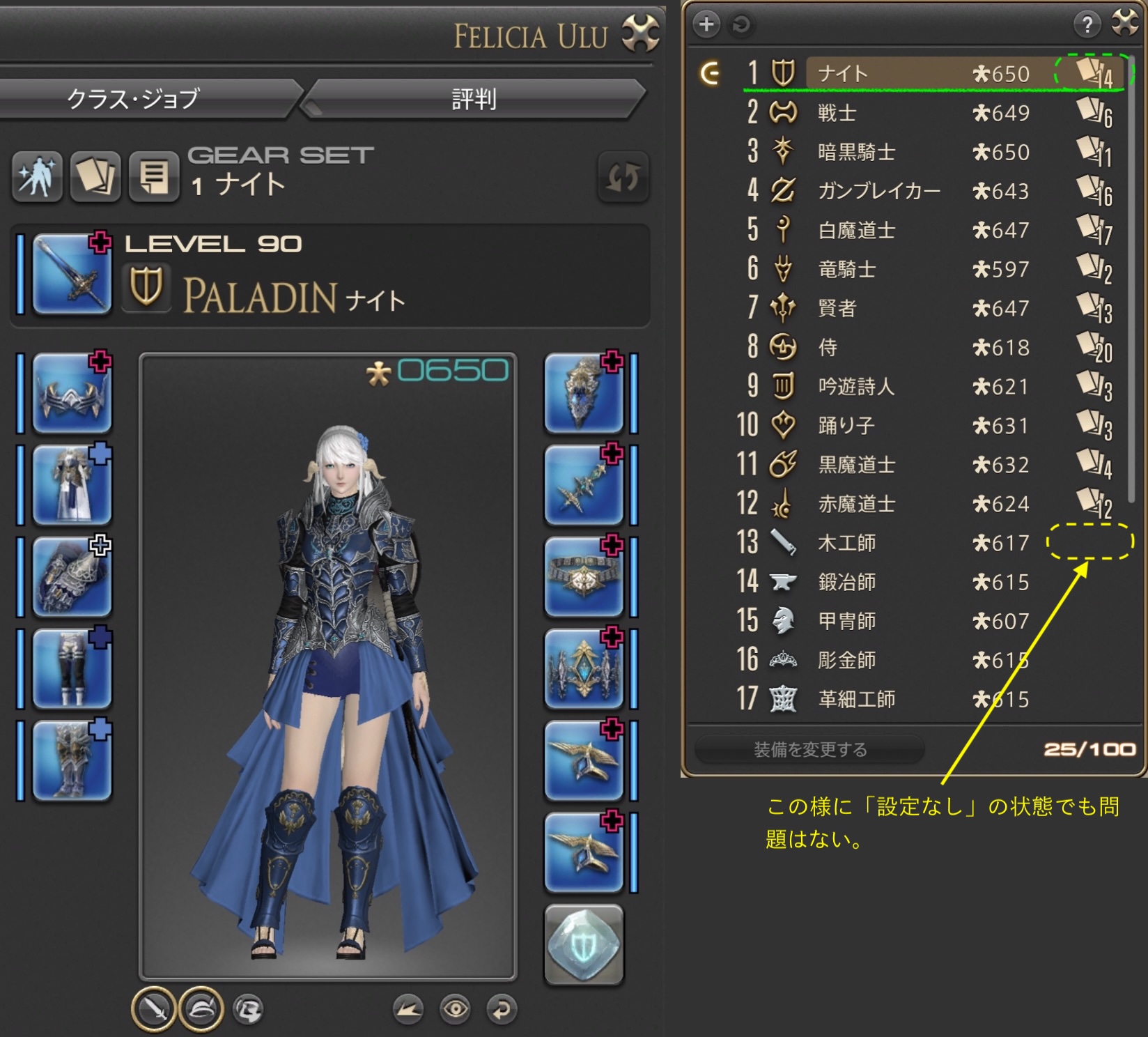Open gear set list help question mark
Screen dimensions: 1148x1037
point(1087,24)
